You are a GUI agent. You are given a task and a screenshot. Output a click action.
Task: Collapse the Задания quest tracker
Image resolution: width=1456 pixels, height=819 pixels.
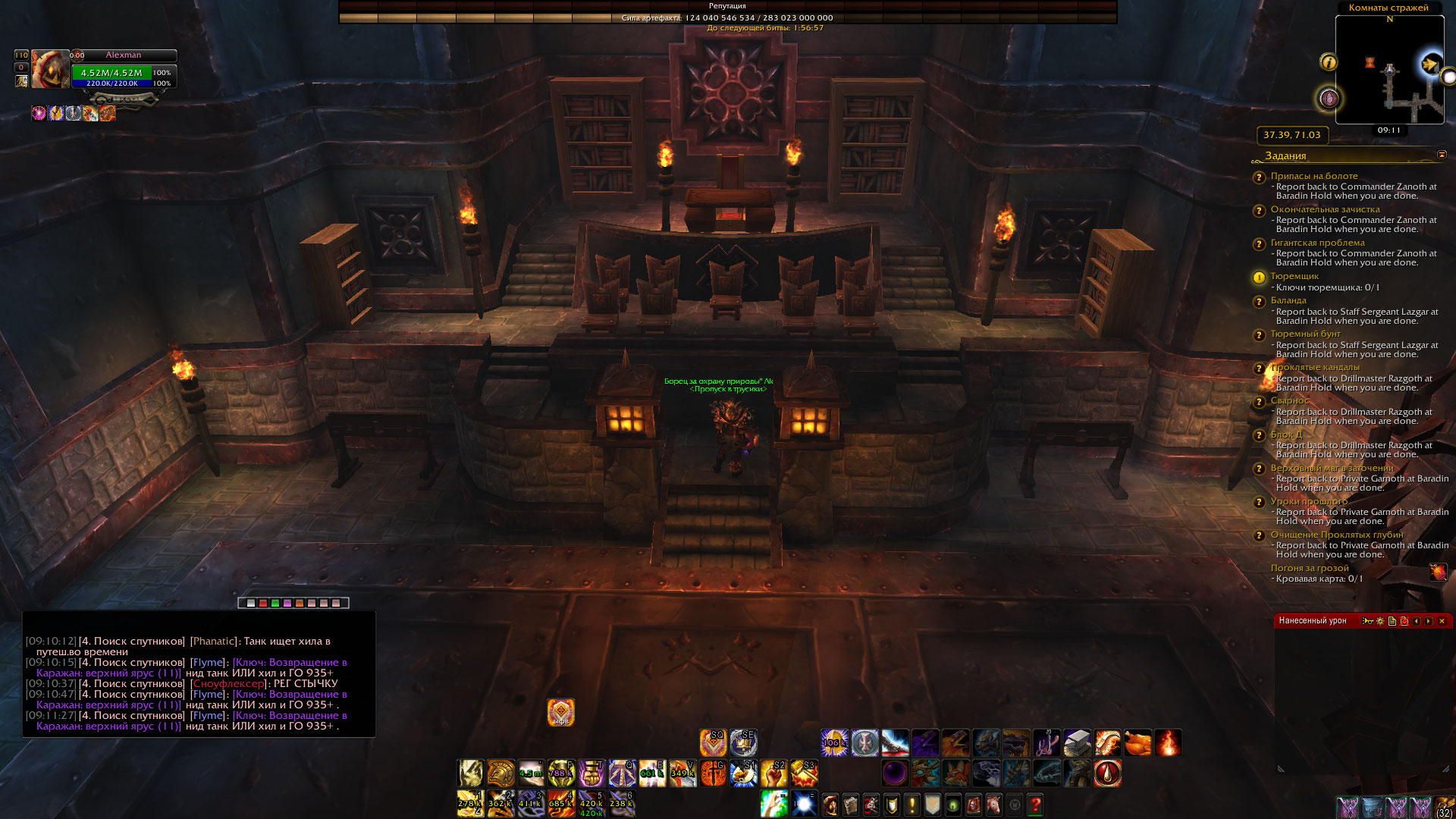(1442, 155)
